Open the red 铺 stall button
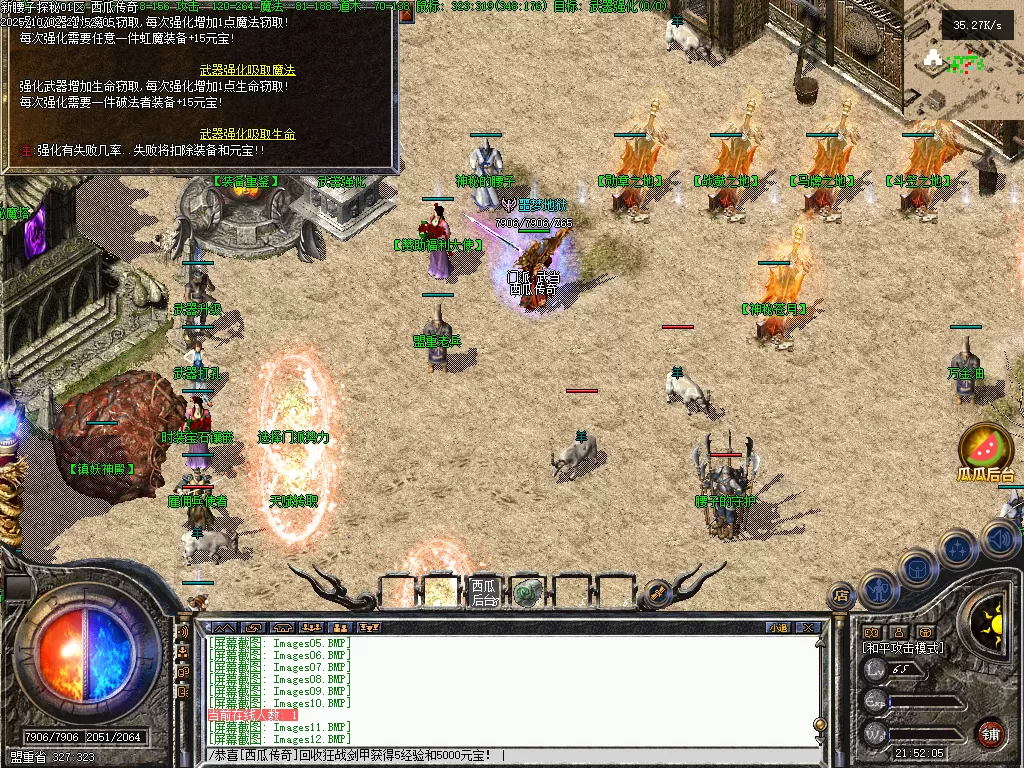Viewport: 1024px width, 768px height. pos(990,733)
